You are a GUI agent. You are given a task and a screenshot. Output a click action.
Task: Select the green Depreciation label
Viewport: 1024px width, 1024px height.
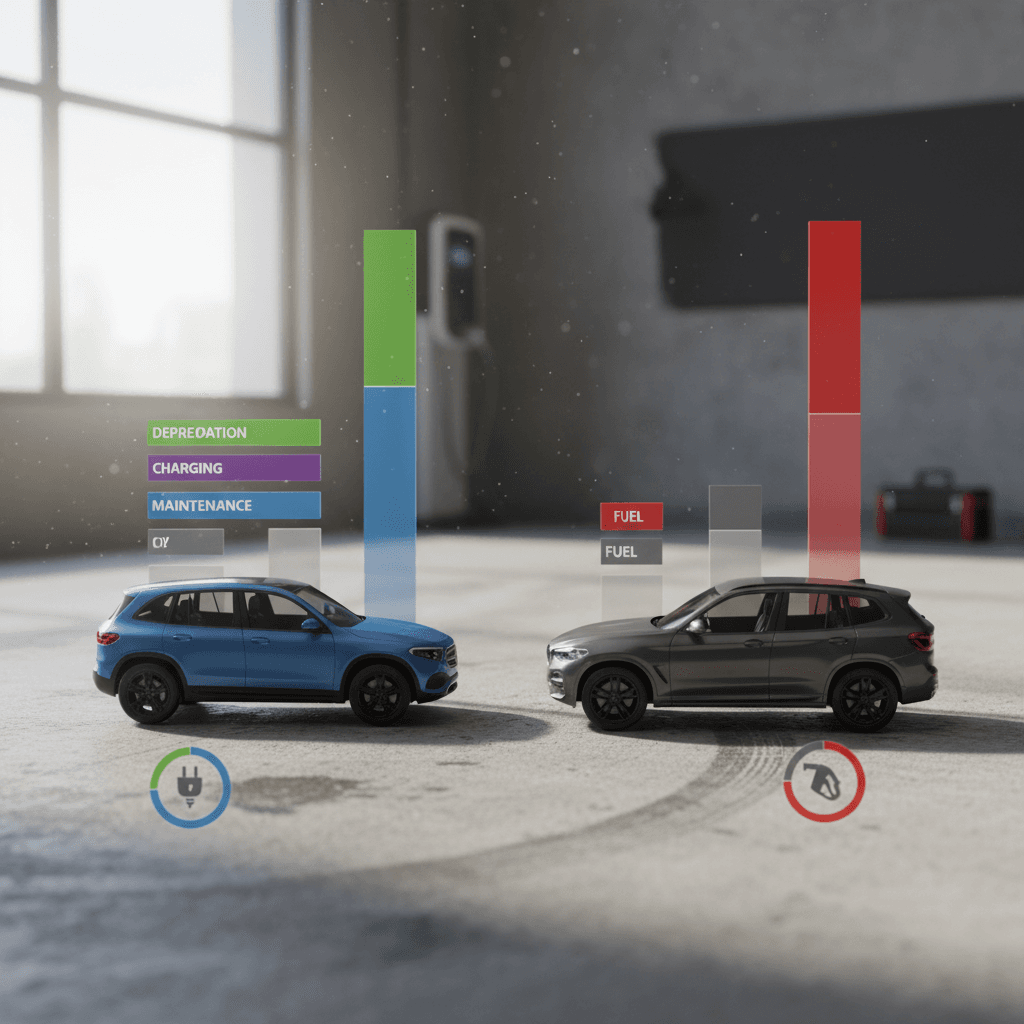(234, 432)
